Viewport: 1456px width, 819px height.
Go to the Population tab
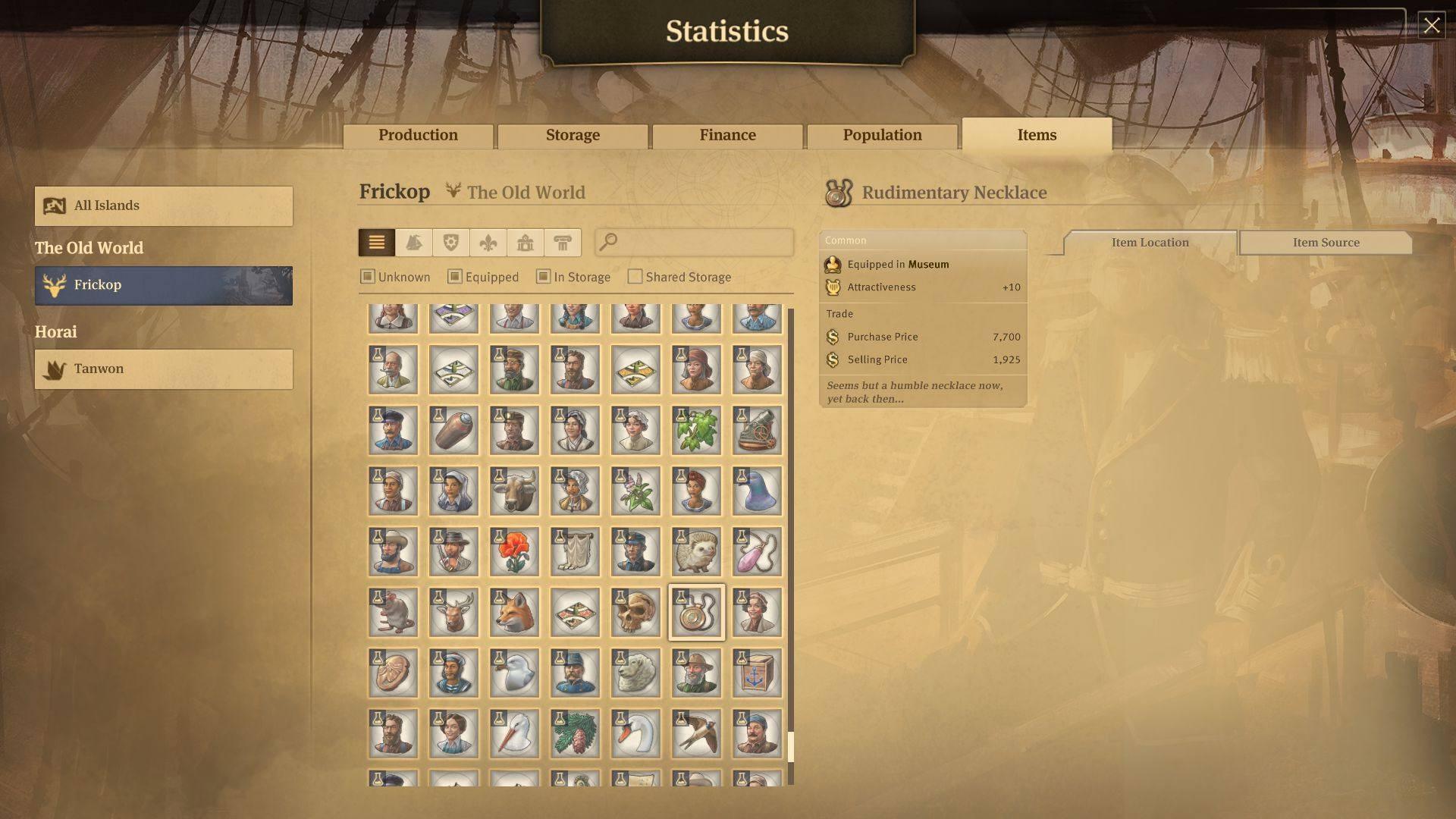pos(882,136)
